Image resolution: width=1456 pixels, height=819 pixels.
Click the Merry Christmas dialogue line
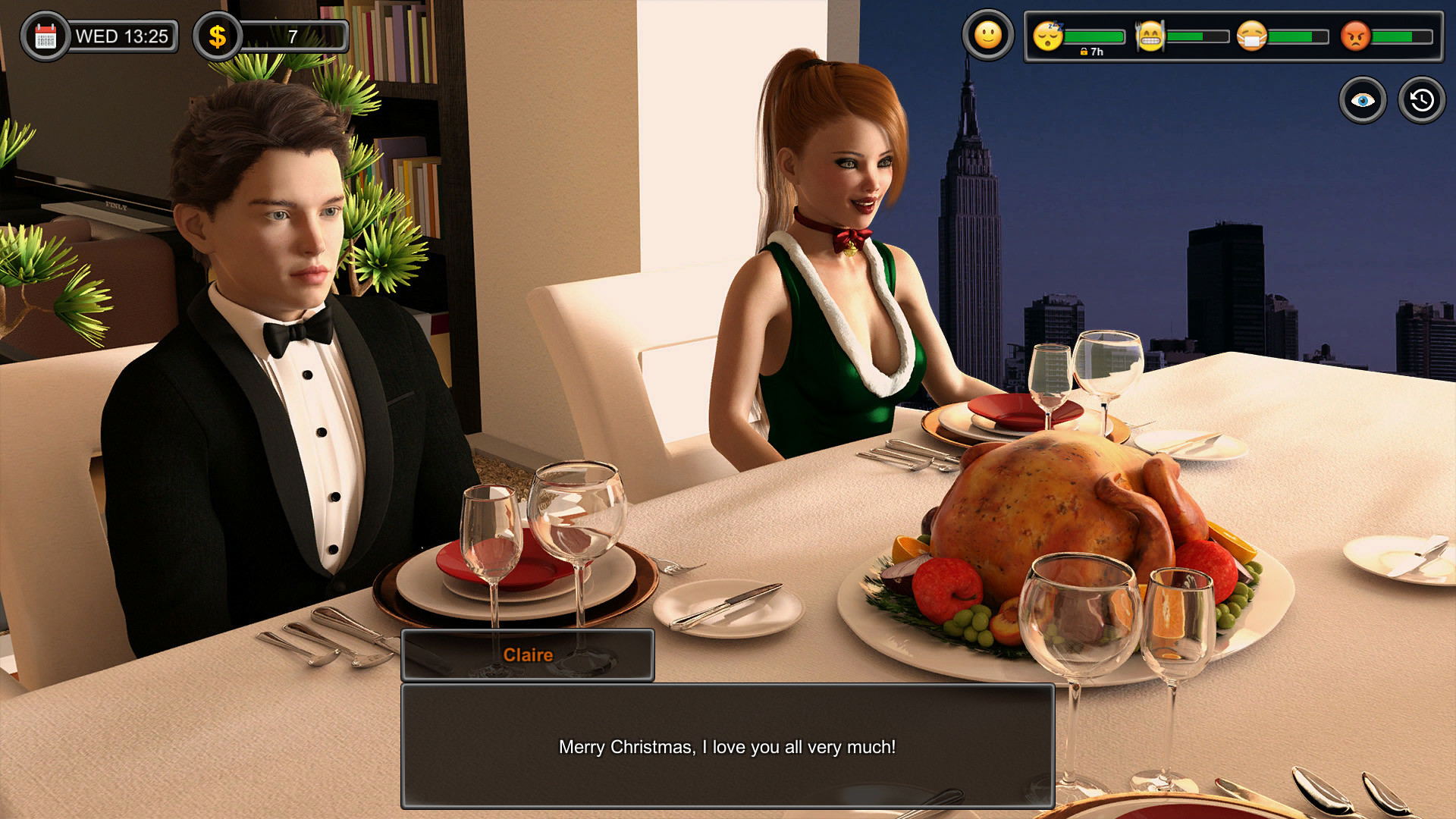tap(727, 746)
